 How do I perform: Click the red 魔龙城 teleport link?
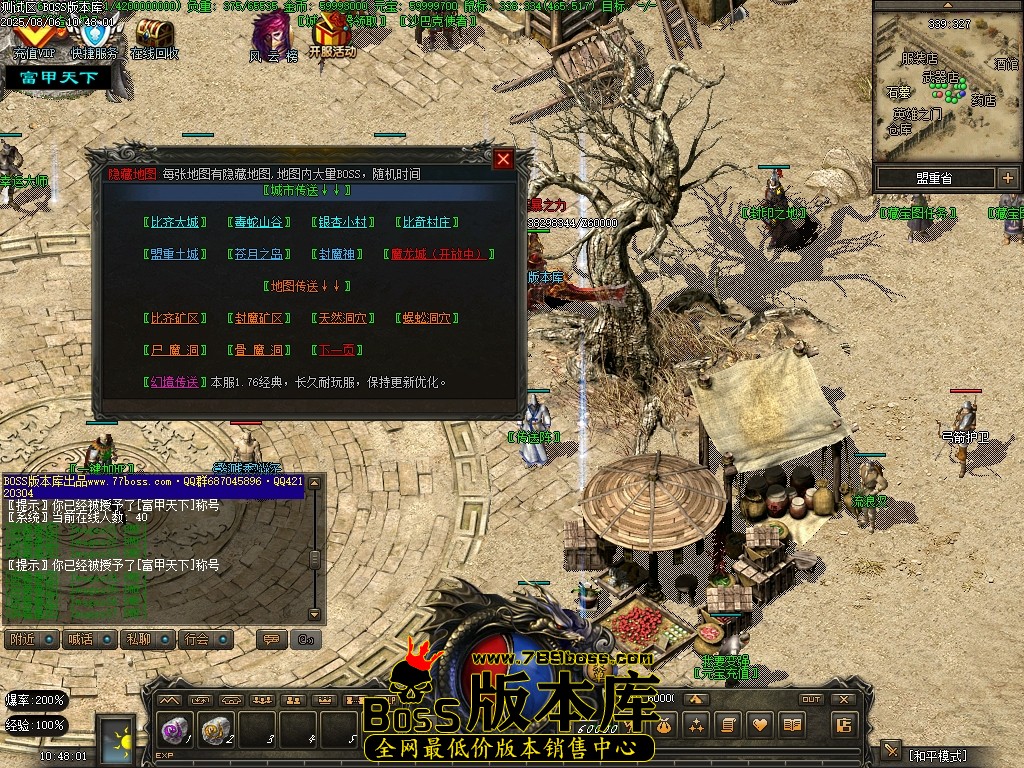point(439,254)
